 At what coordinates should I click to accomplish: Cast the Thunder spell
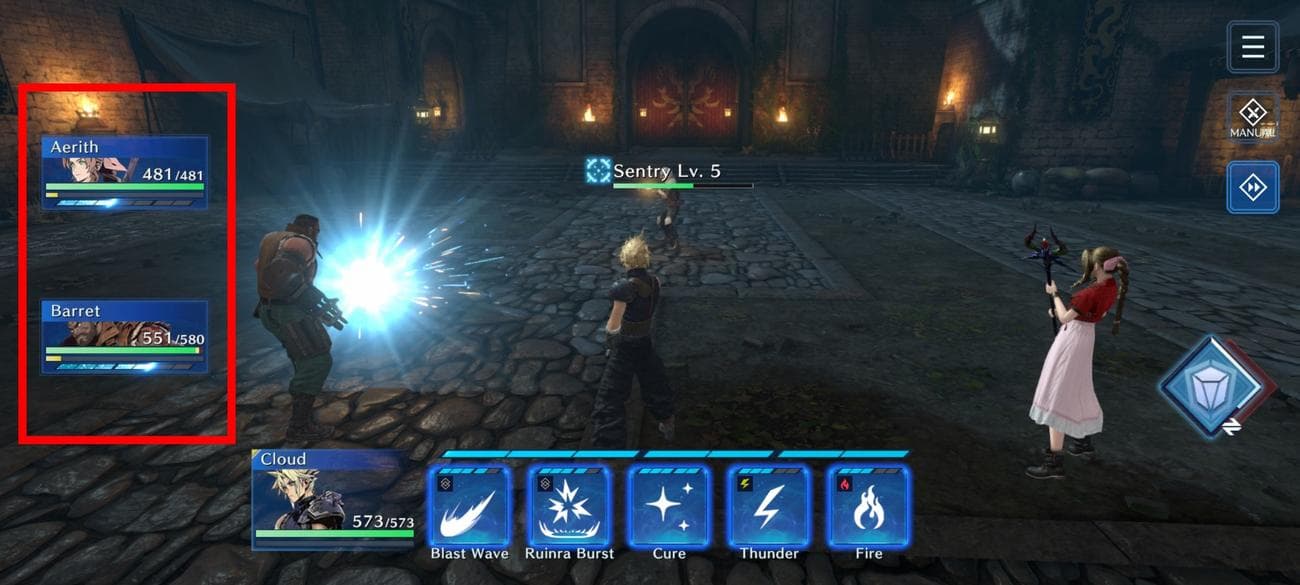point(768,506)
